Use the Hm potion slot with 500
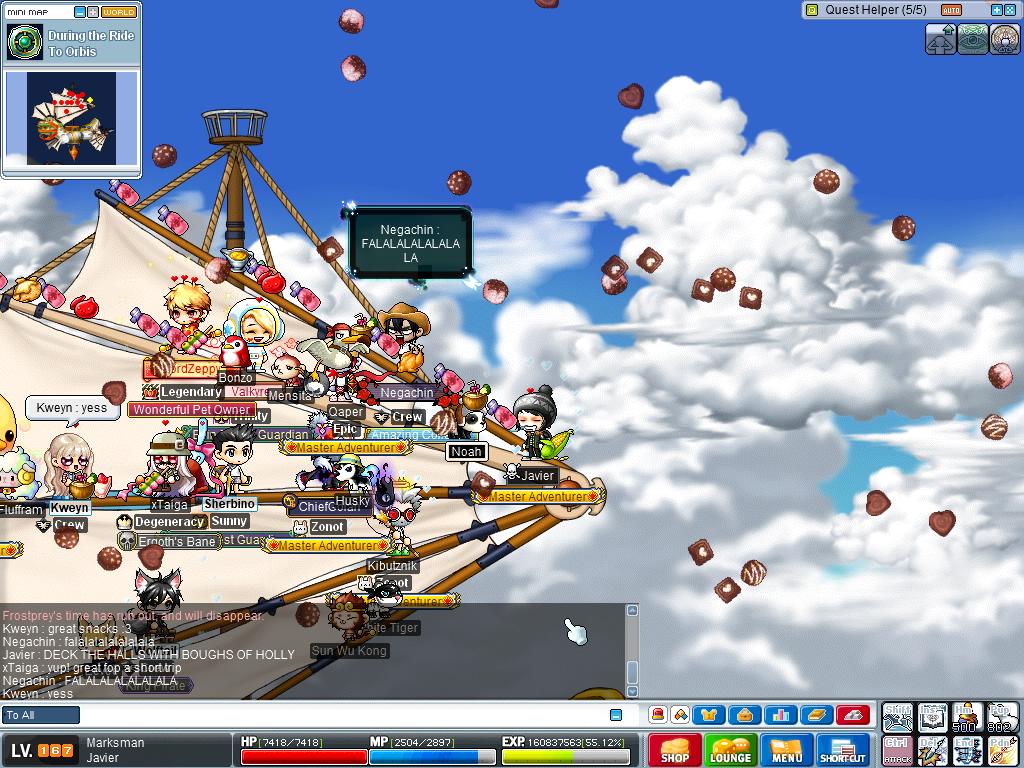This screenshot has width=1024, height=768. [966, 717]
